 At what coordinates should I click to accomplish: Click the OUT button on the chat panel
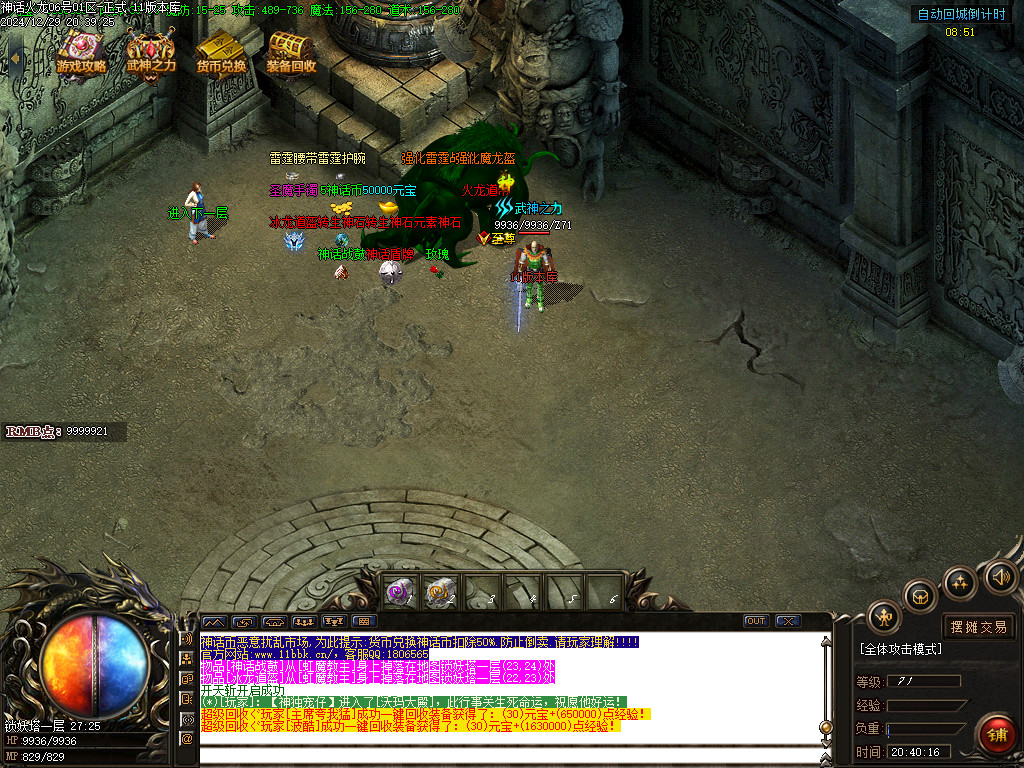(756, 621)
